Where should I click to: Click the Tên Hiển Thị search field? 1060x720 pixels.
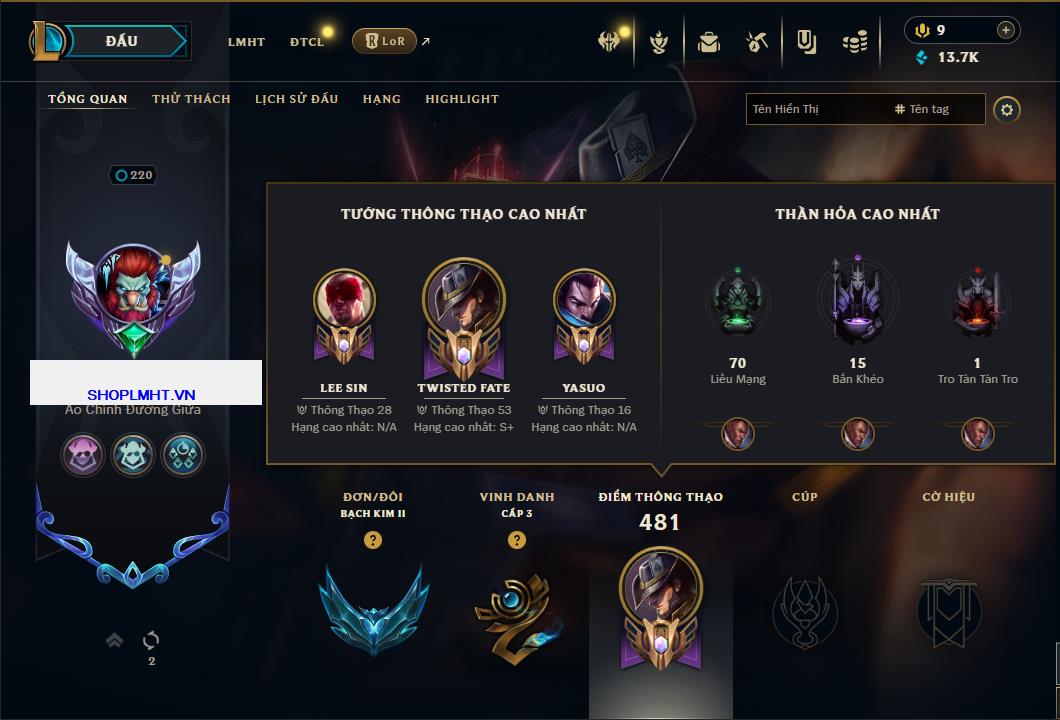pyautogui.click(x=815, y=109)
